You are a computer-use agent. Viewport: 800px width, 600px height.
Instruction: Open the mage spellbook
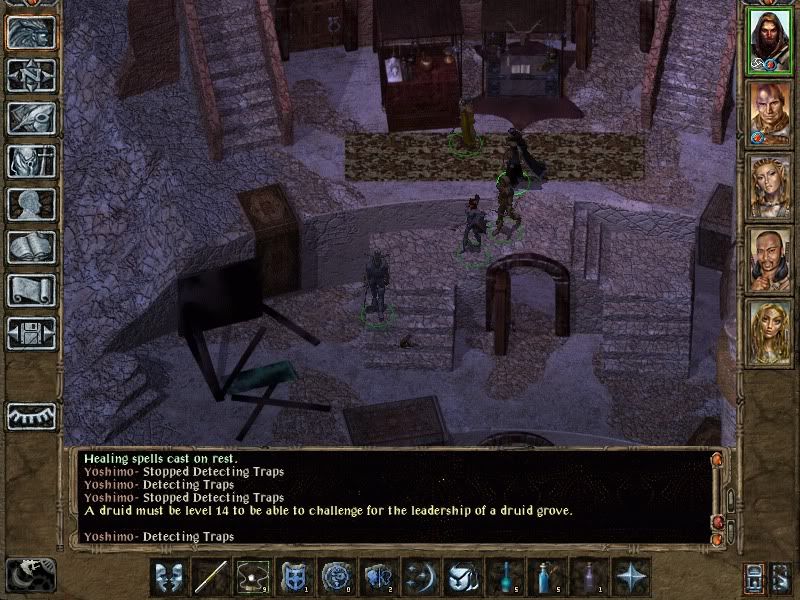click(30, 247)
